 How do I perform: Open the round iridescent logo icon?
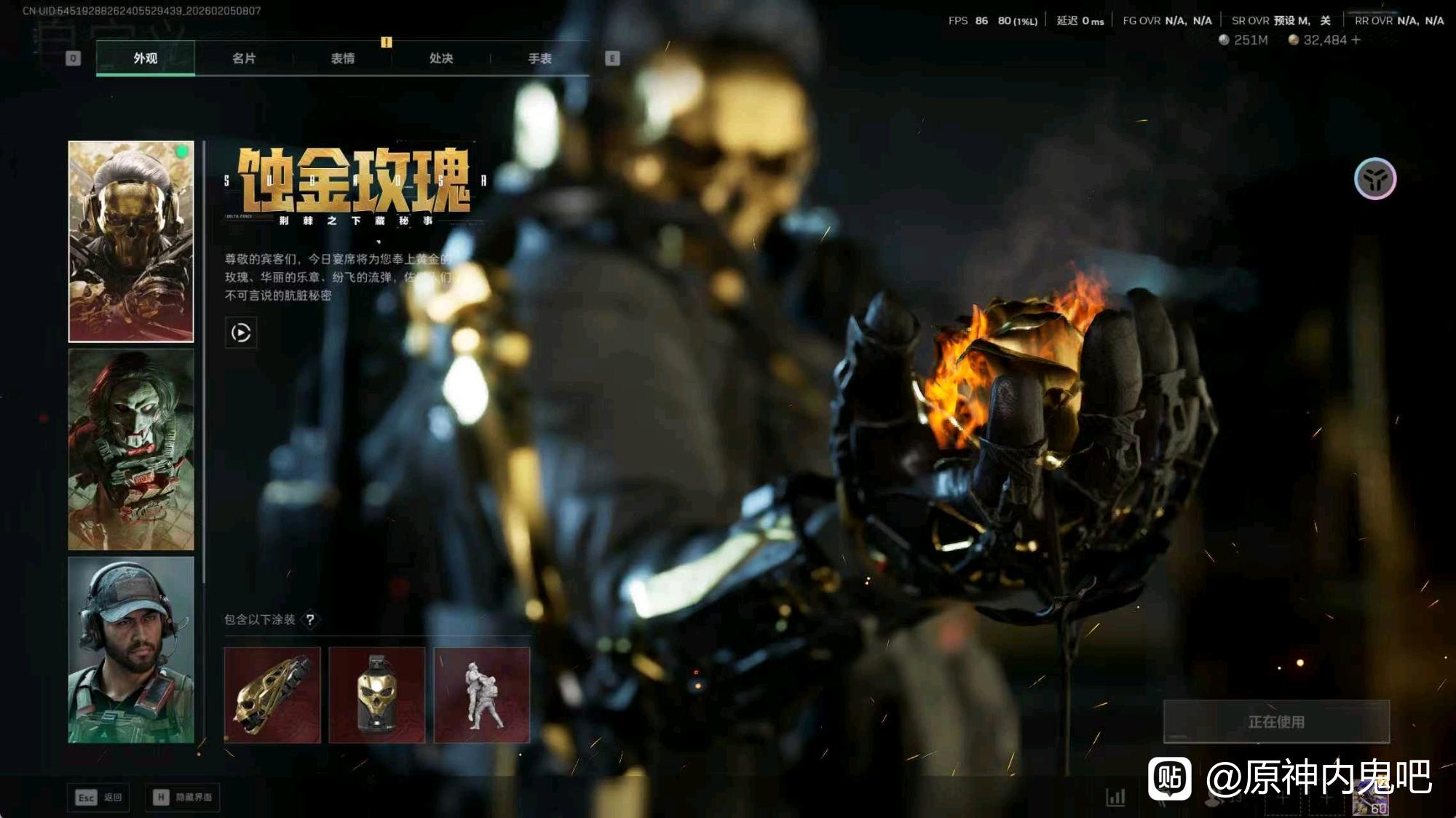pyautogui.click(x=1375, y=179)
